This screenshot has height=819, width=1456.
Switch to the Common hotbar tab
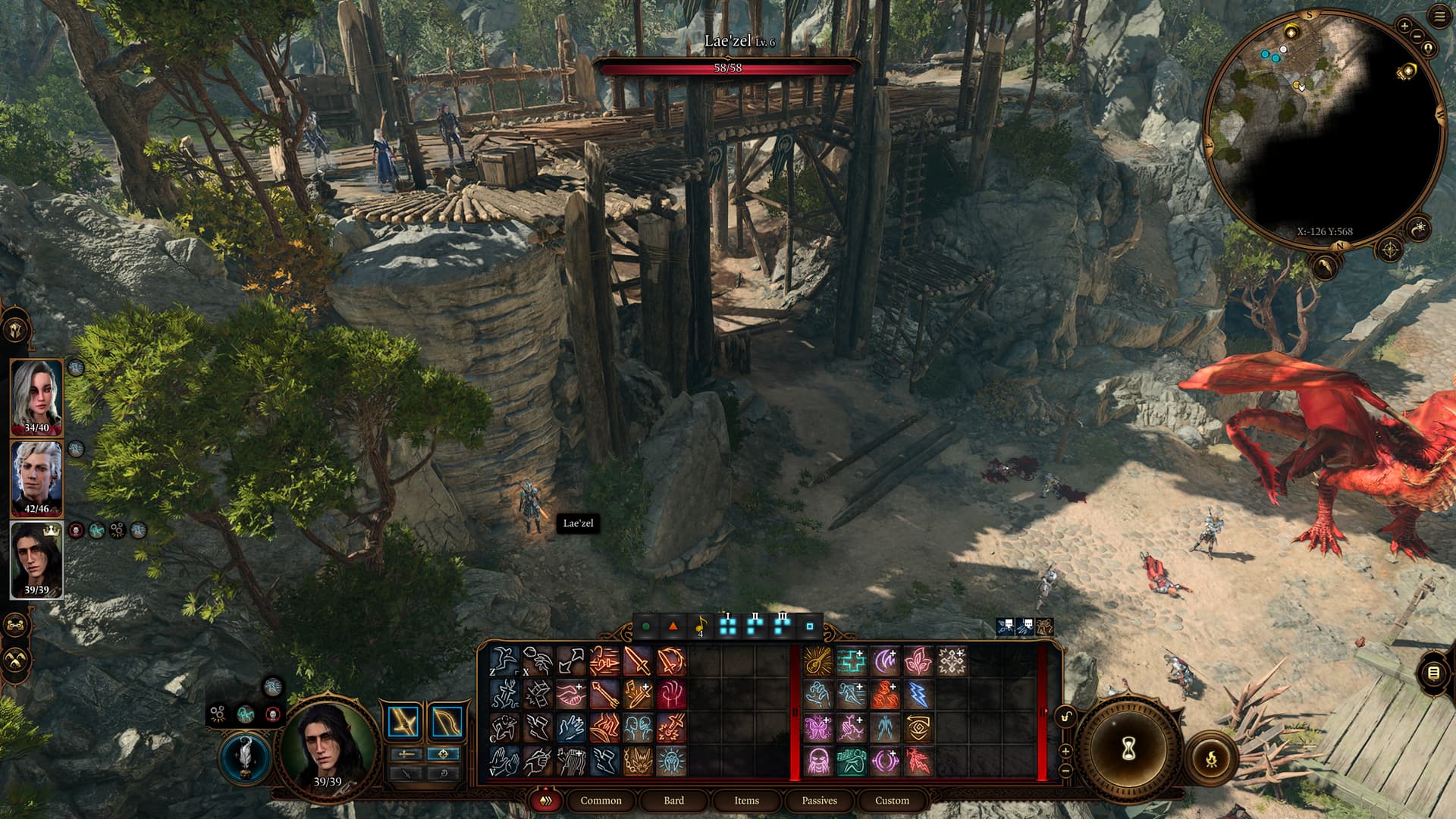(601, 800)
